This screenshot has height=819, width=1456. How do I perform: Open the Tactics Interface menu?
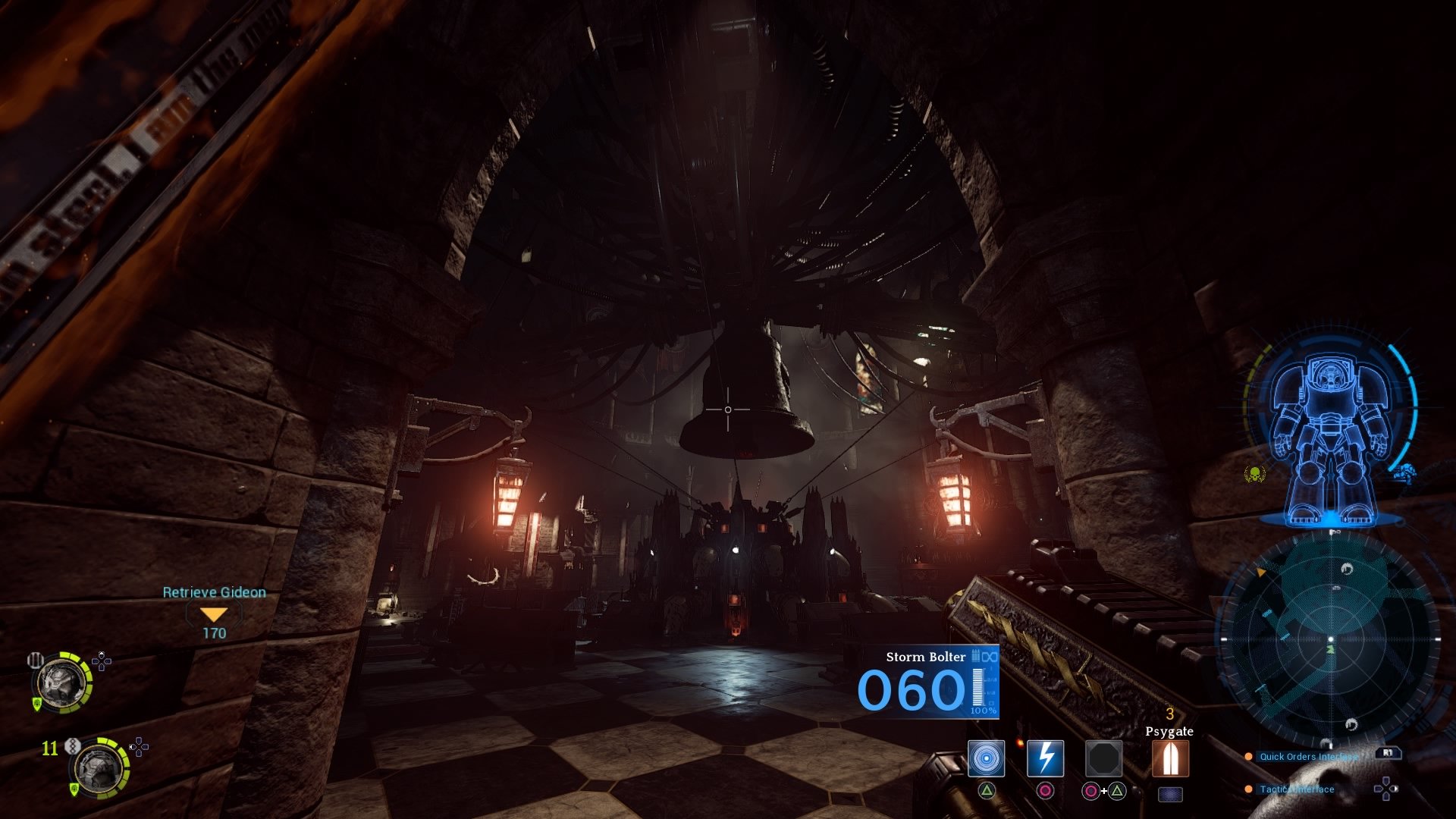click(1296, 789)
